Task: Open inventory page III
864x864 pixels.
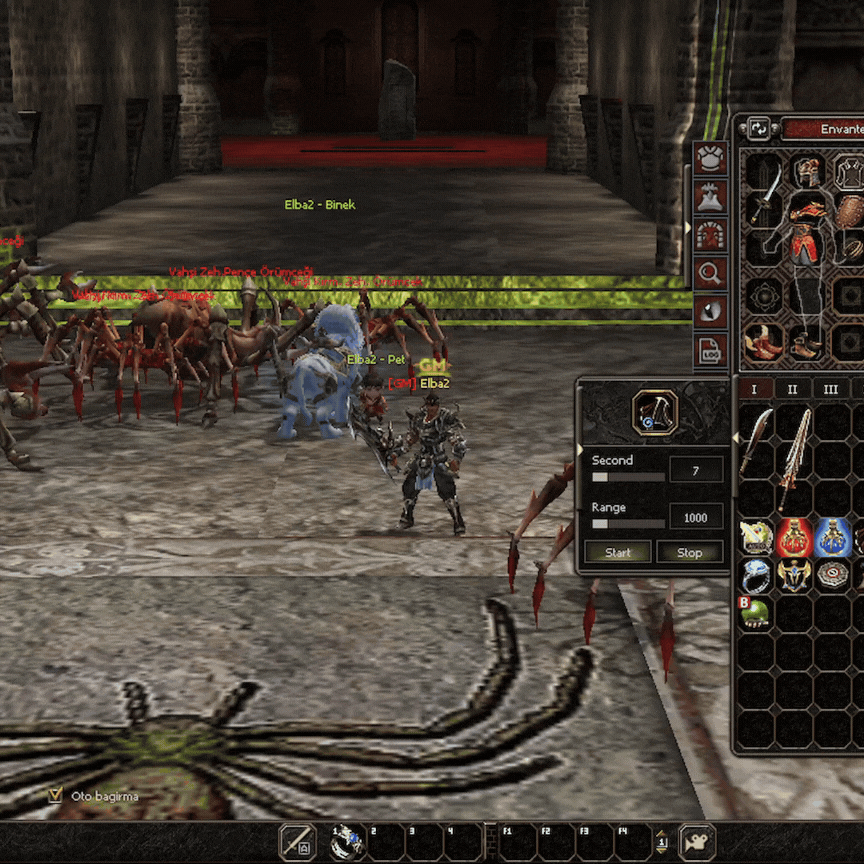Action: click(x=830, y=389)
